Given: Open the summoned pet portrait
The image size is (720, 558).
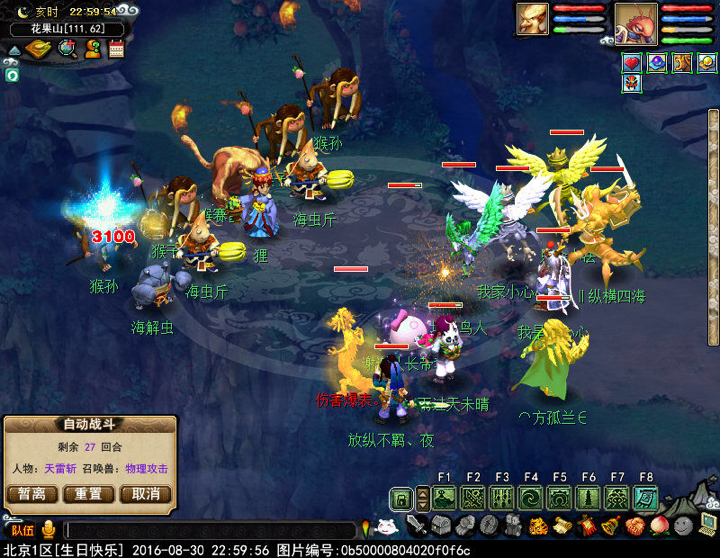Looking at the screenshot, I should pos(532,18).
